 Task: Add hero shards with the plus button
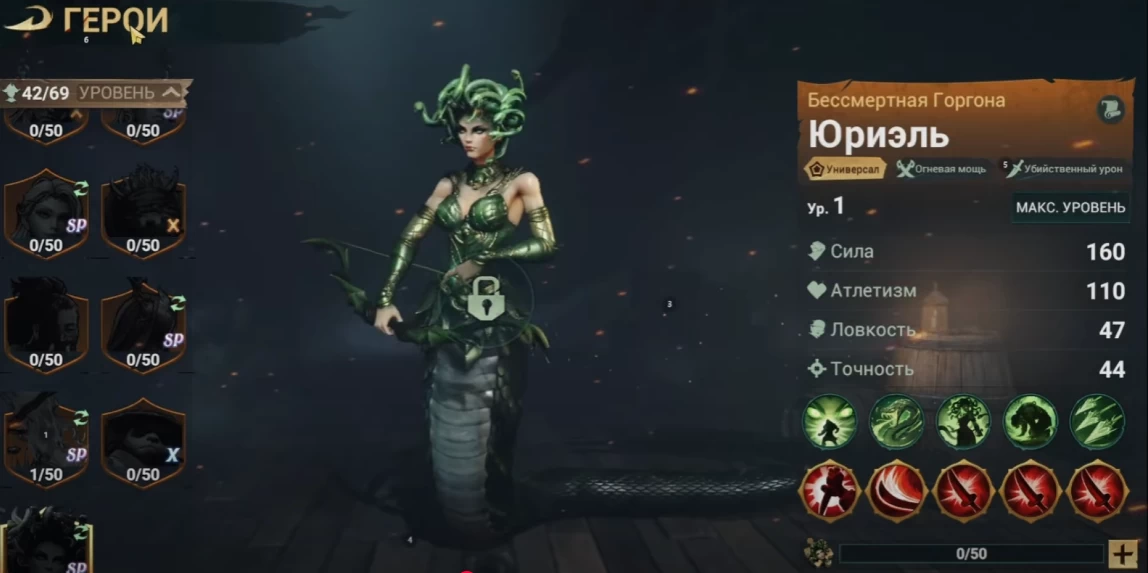[x=1121, y=553]
